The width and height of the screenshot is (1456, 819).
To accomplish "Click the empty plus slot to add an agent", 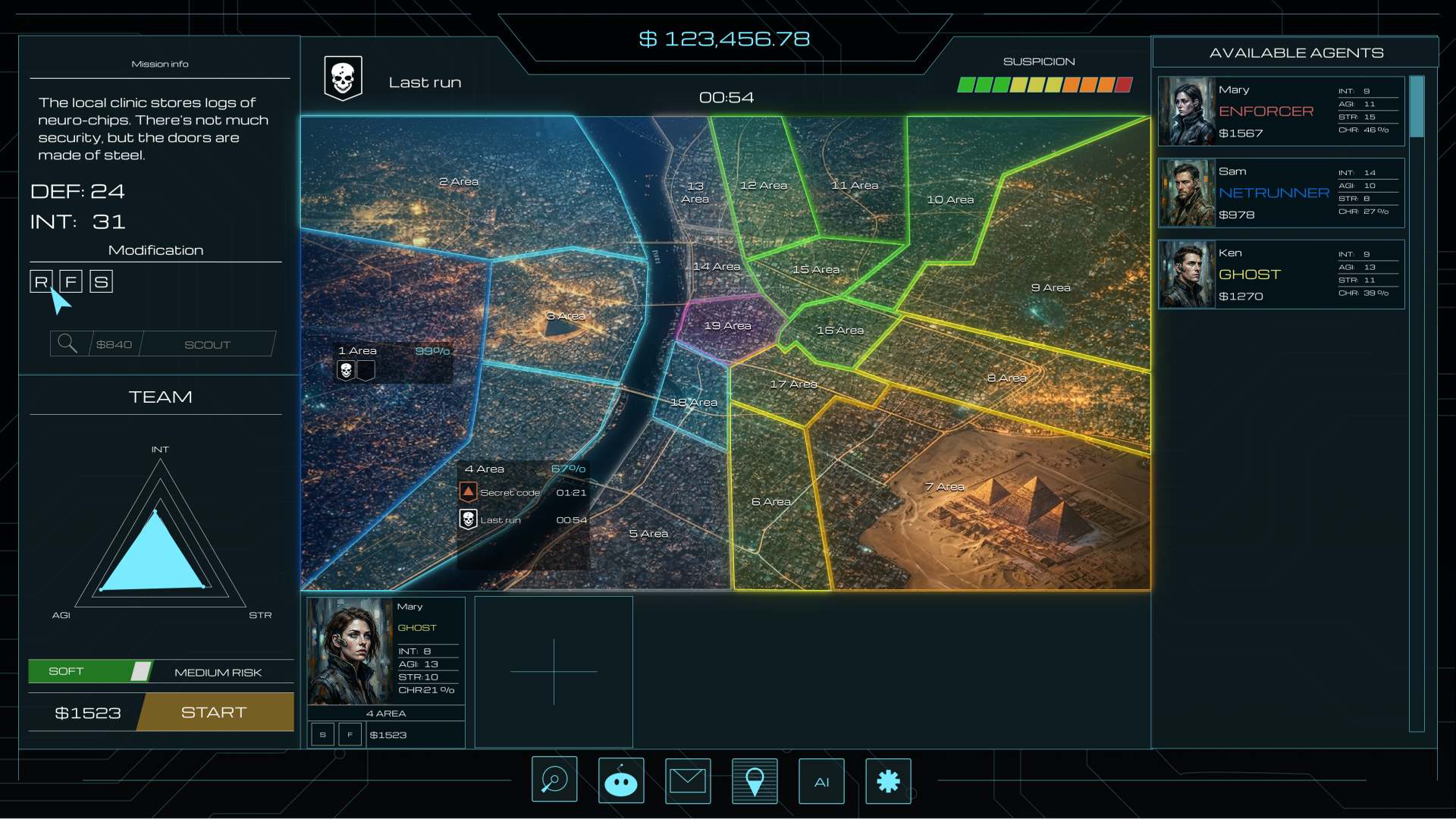I will (x=554, y=672).
